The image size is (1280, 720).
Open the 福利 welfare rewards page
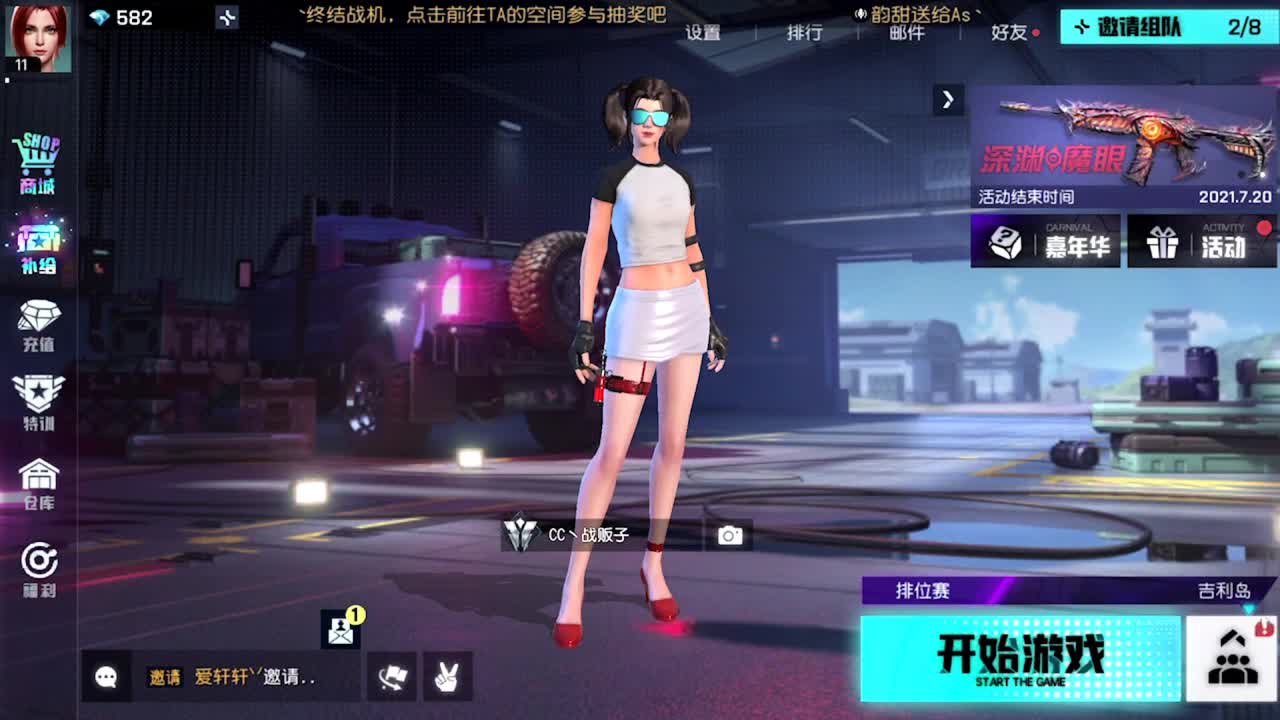coord(39,570)
